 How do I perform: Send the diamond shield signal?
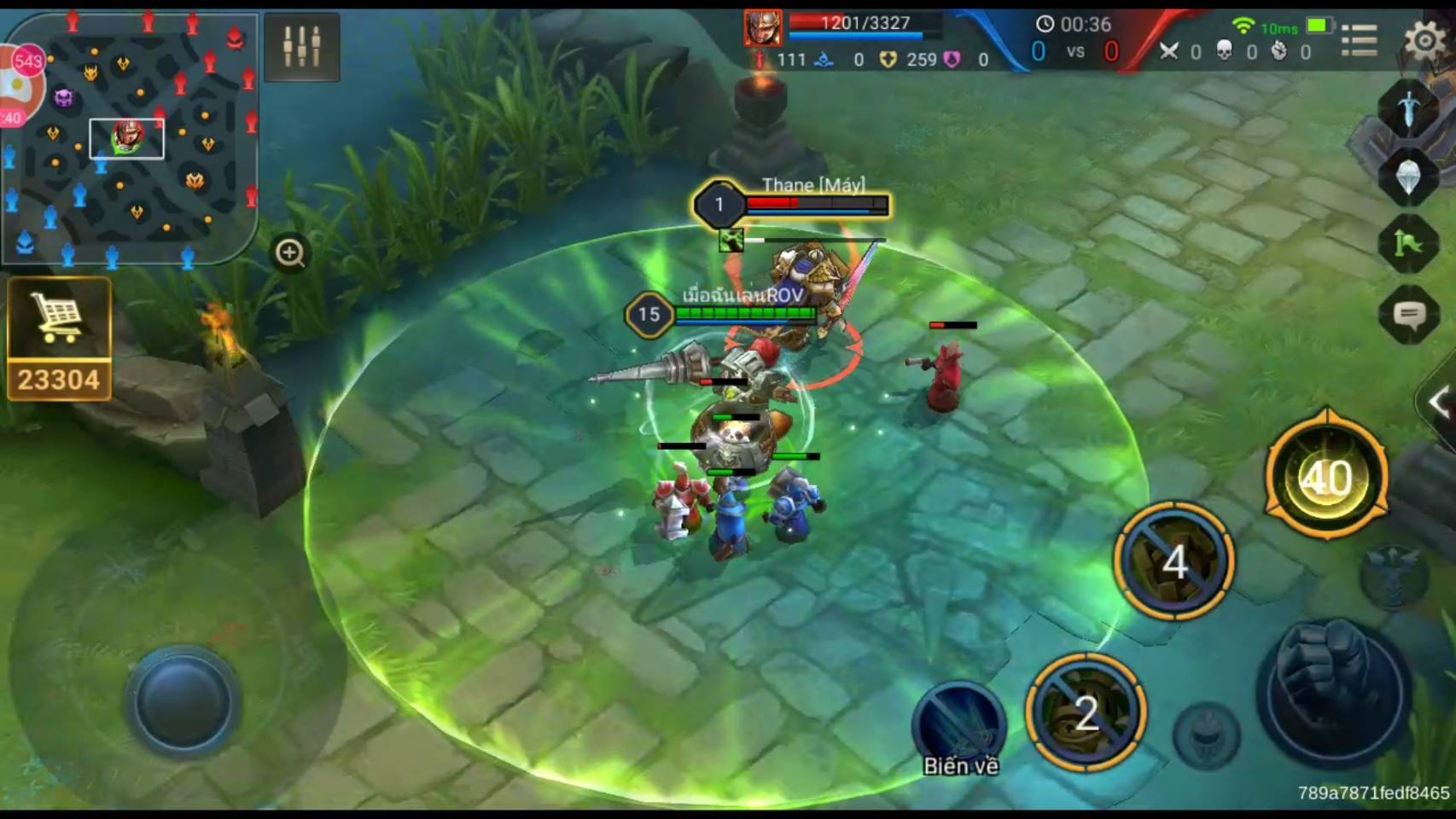[1408, 176]
